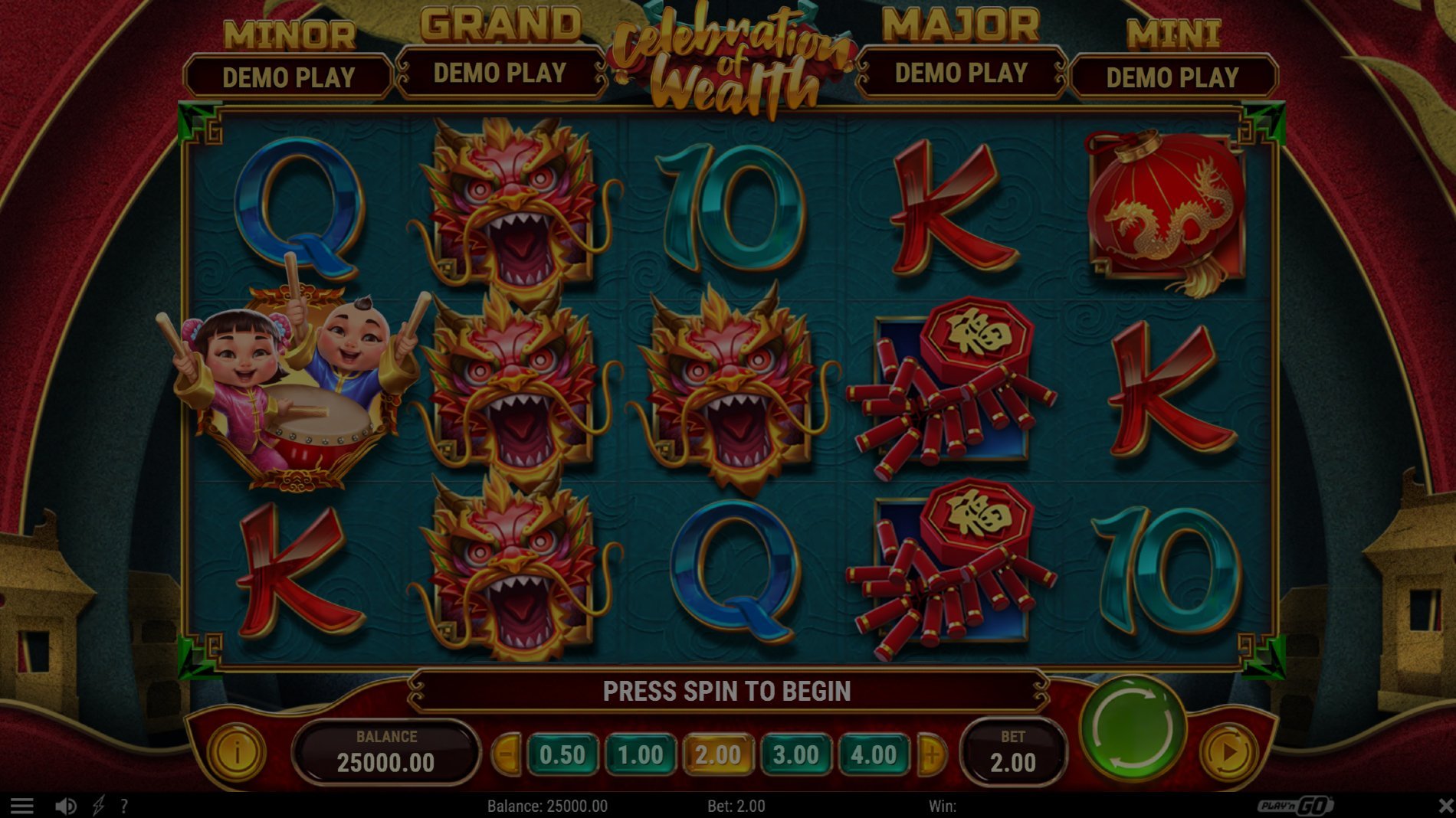
Task: Pick the 4.00 bet amount
Action: point(874,755)
